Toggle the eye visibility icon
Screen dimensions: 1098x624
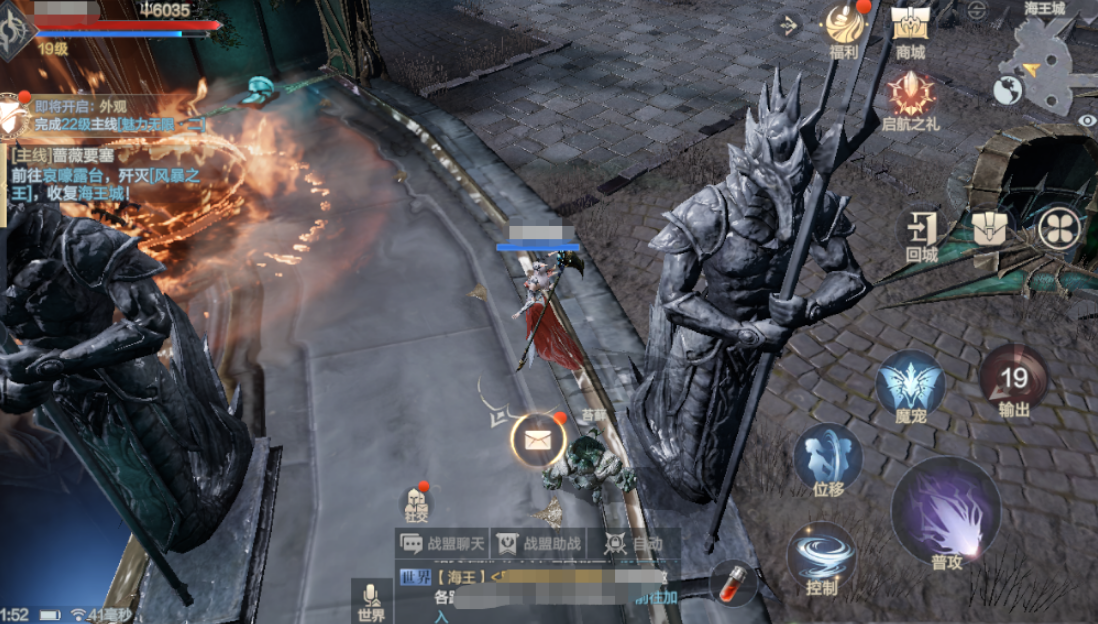click(x=1087, y=120)
